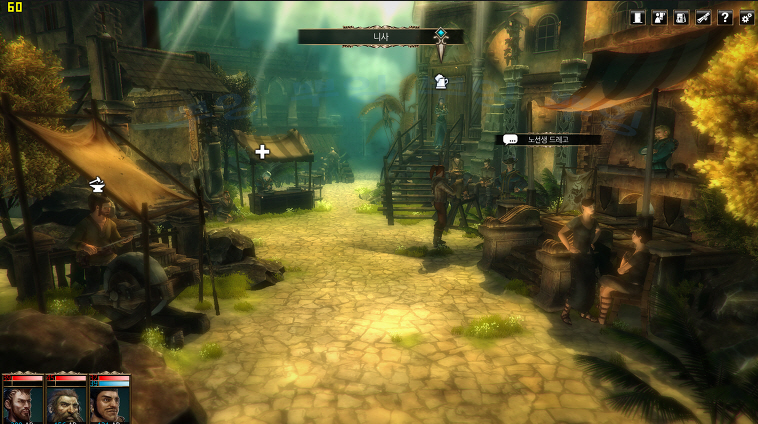
Task: Click the white cross healer marker
Action: 262,152
